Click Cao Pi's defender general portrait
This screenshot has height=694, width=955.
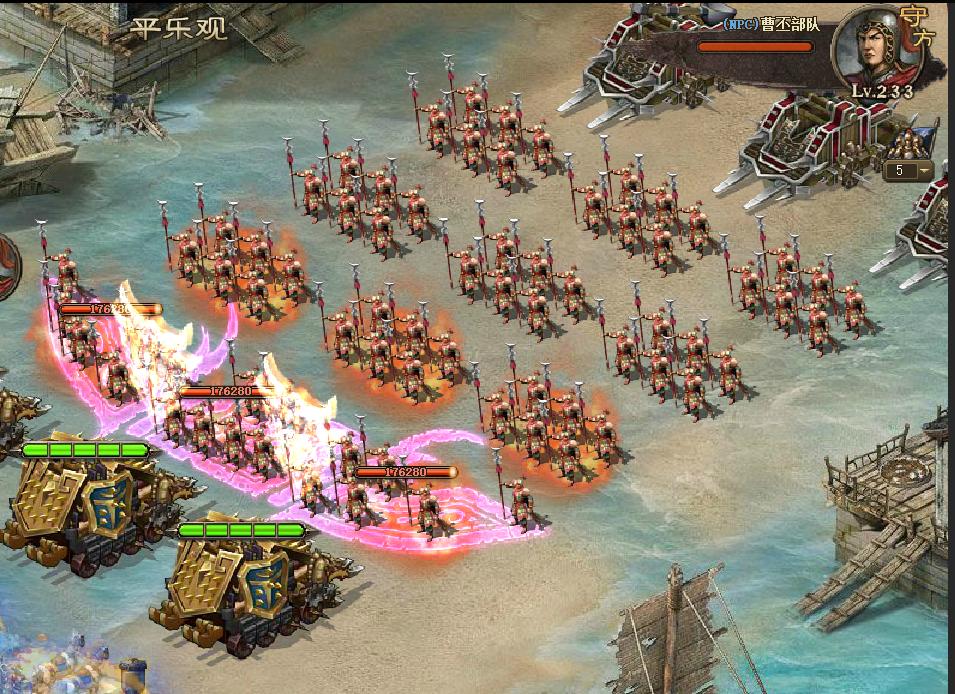click(869, 47)
